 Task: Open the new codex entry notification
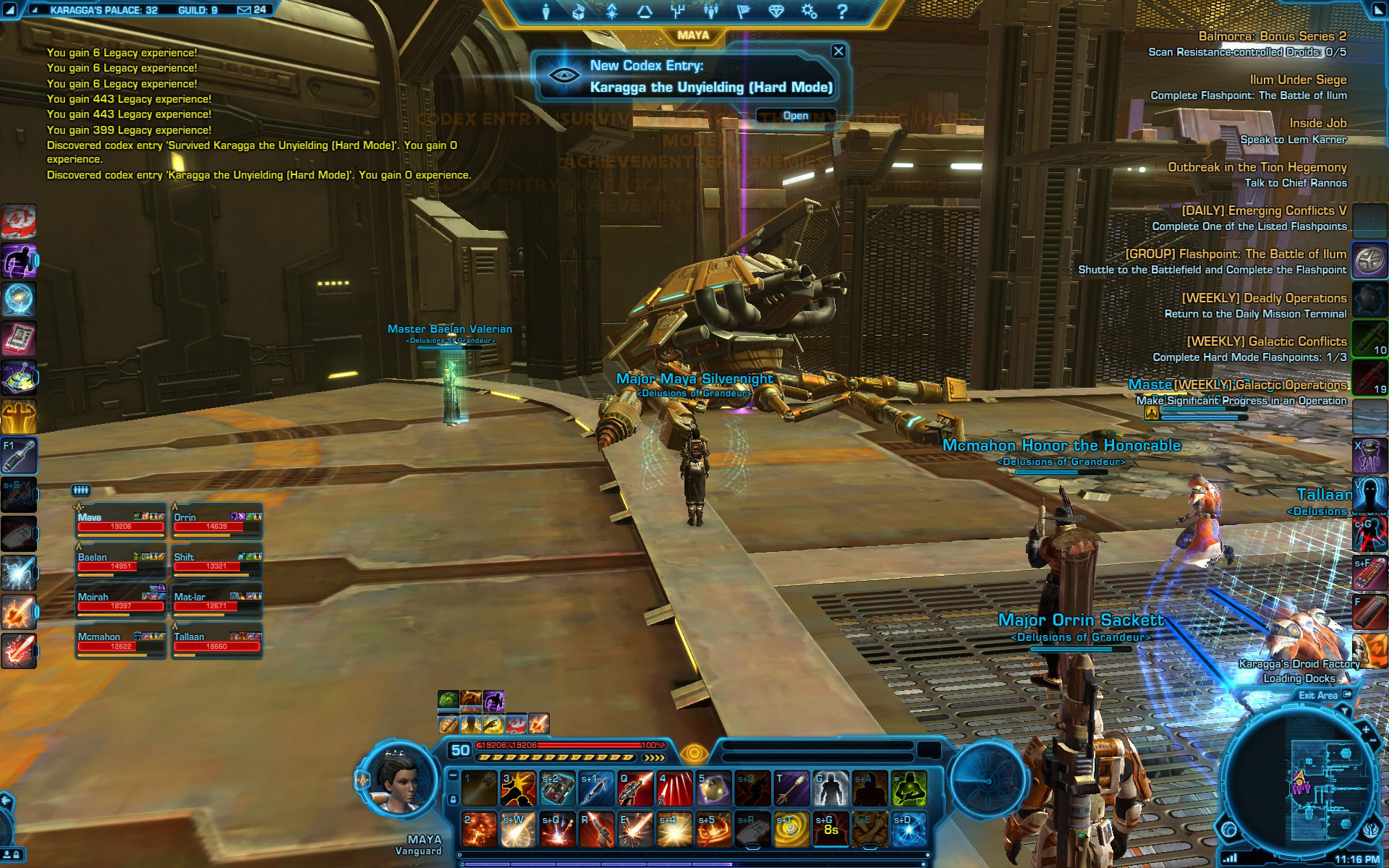(x=795, y=116)
